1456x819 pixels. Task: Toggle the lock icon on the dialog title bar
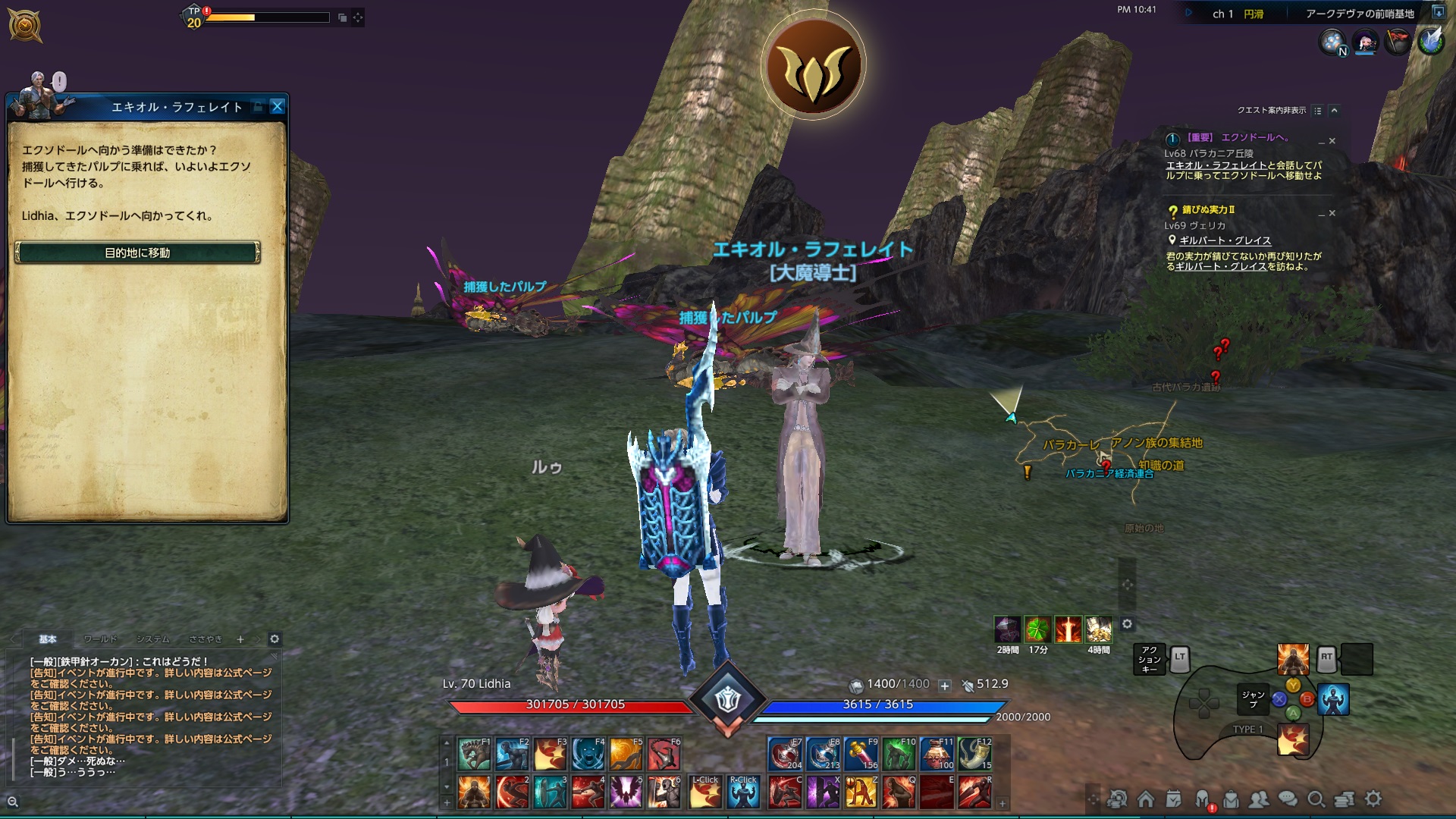(260, 107)
